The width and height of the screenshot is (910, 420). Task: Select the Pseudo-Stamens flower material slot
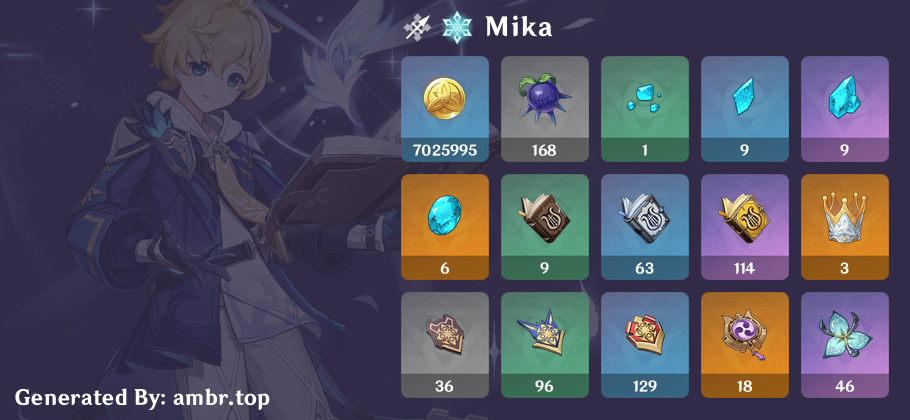tap(845, 345)
